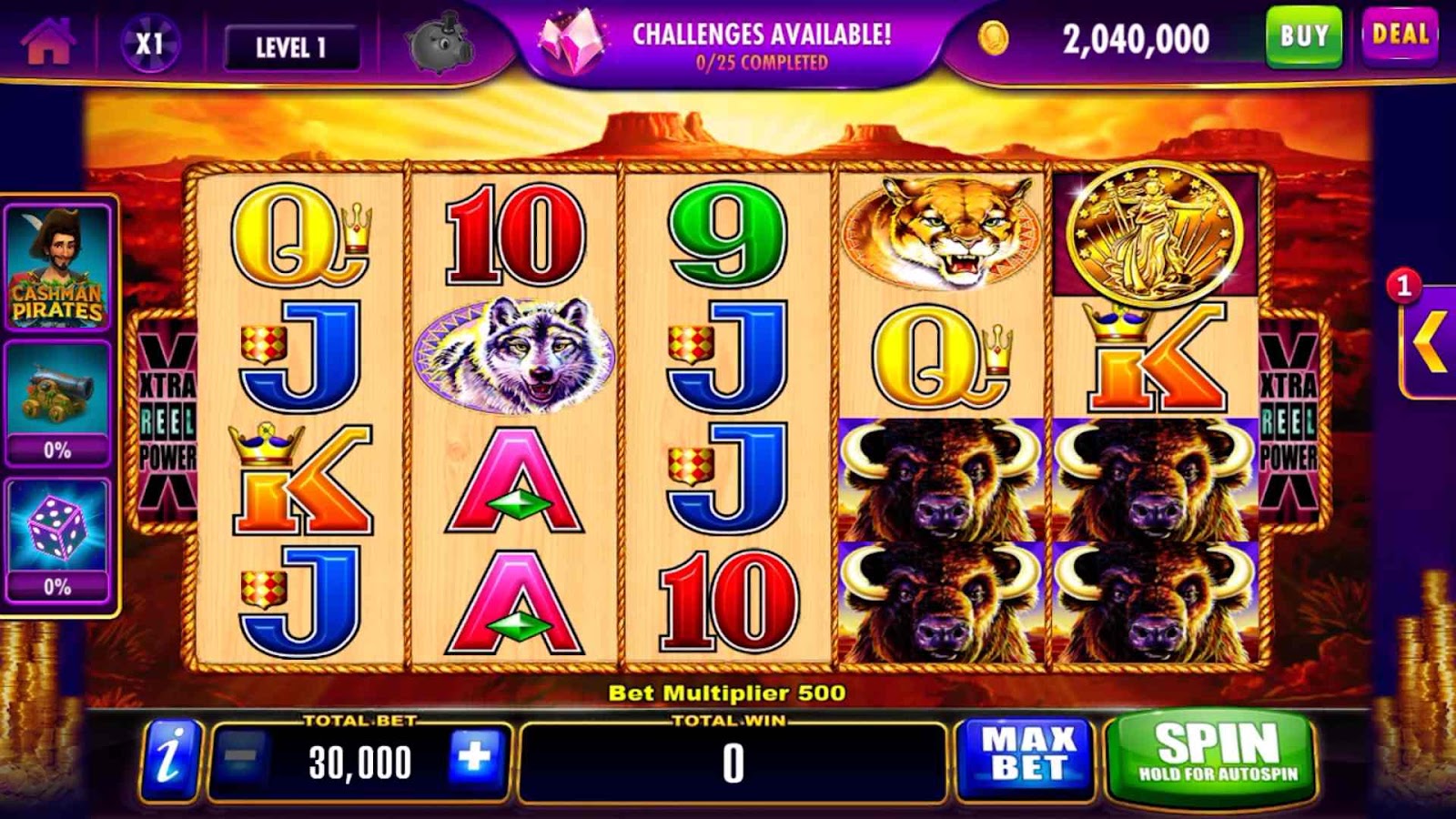Open the Cashman Pirates event
1456x819 pixels.
click(x=58, y=267)
